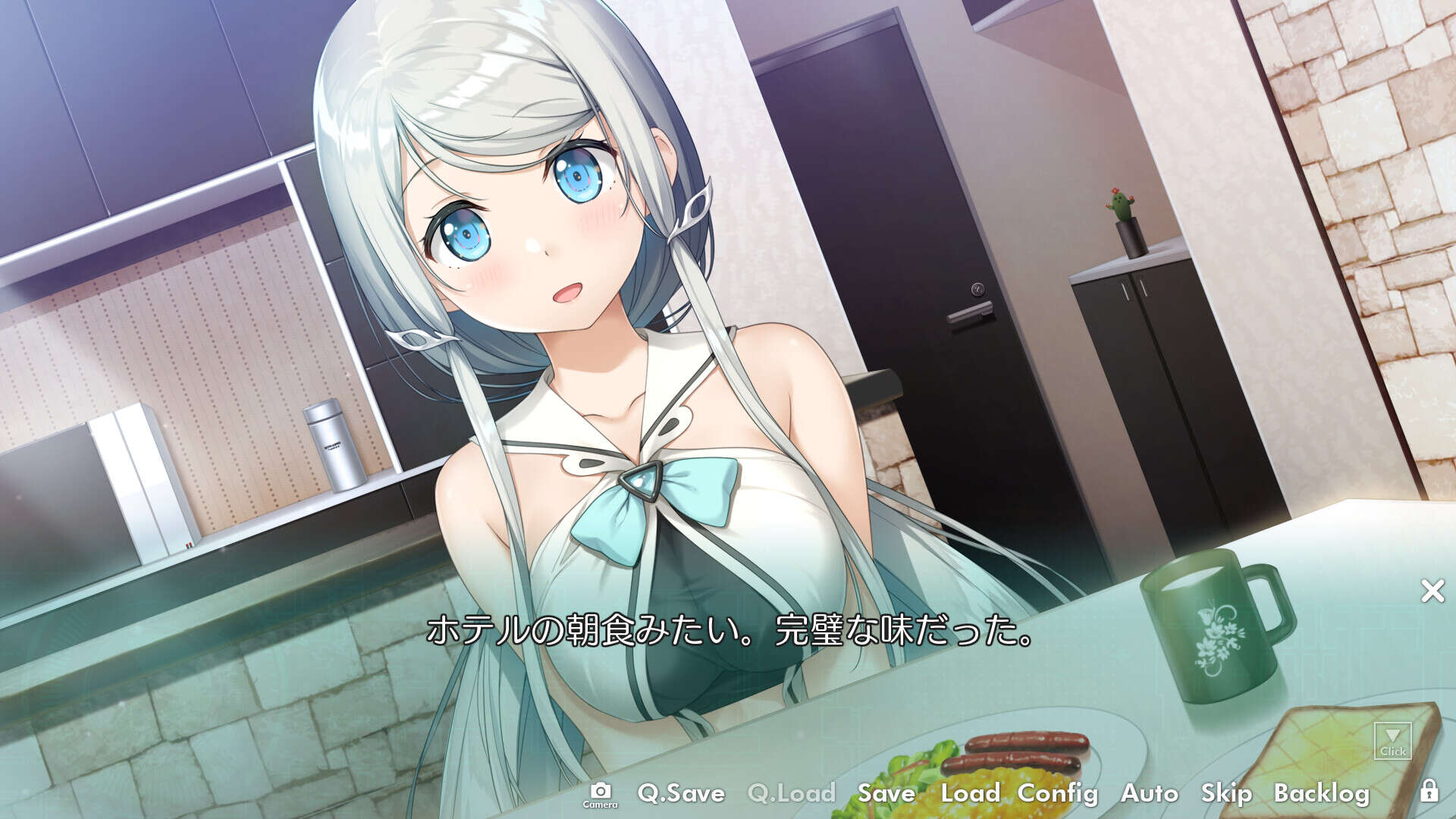Quick save progress with Q.Save
Viewport: 1456px width, 819px height.
tap(681, 795)
